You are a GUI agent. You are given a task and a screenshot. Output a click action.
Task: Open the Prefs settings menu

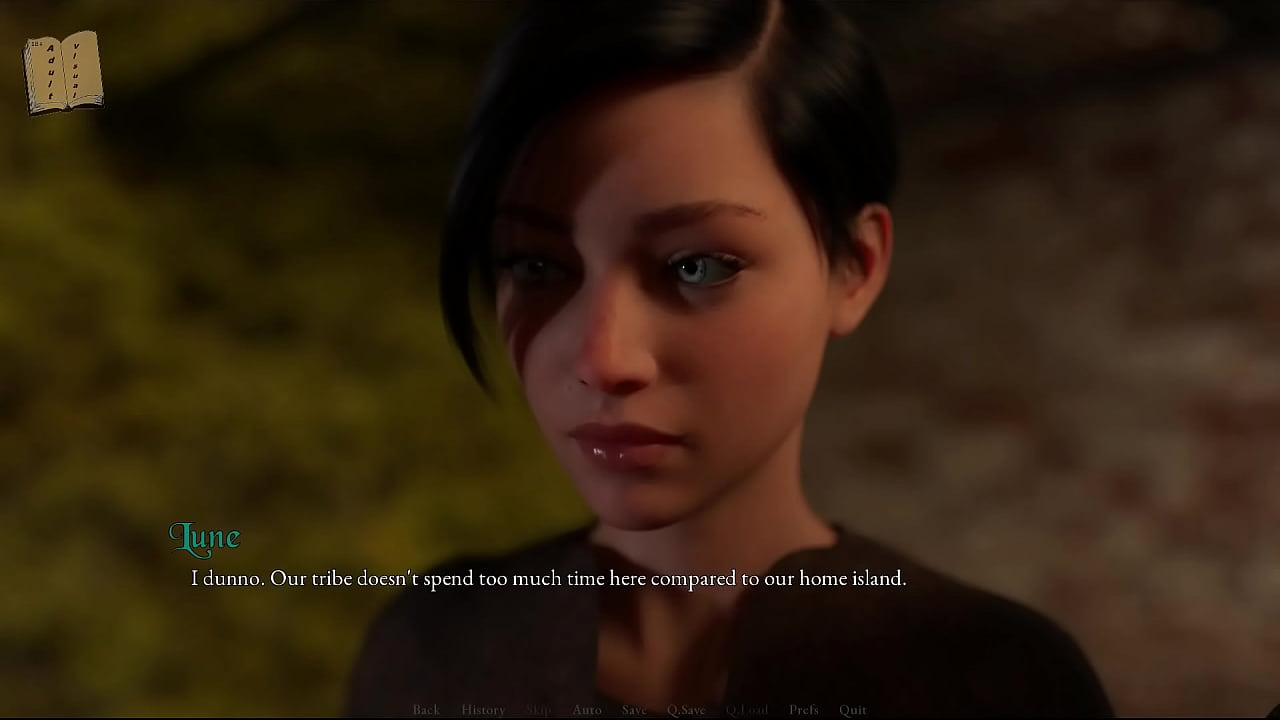(x=804, y=710)
